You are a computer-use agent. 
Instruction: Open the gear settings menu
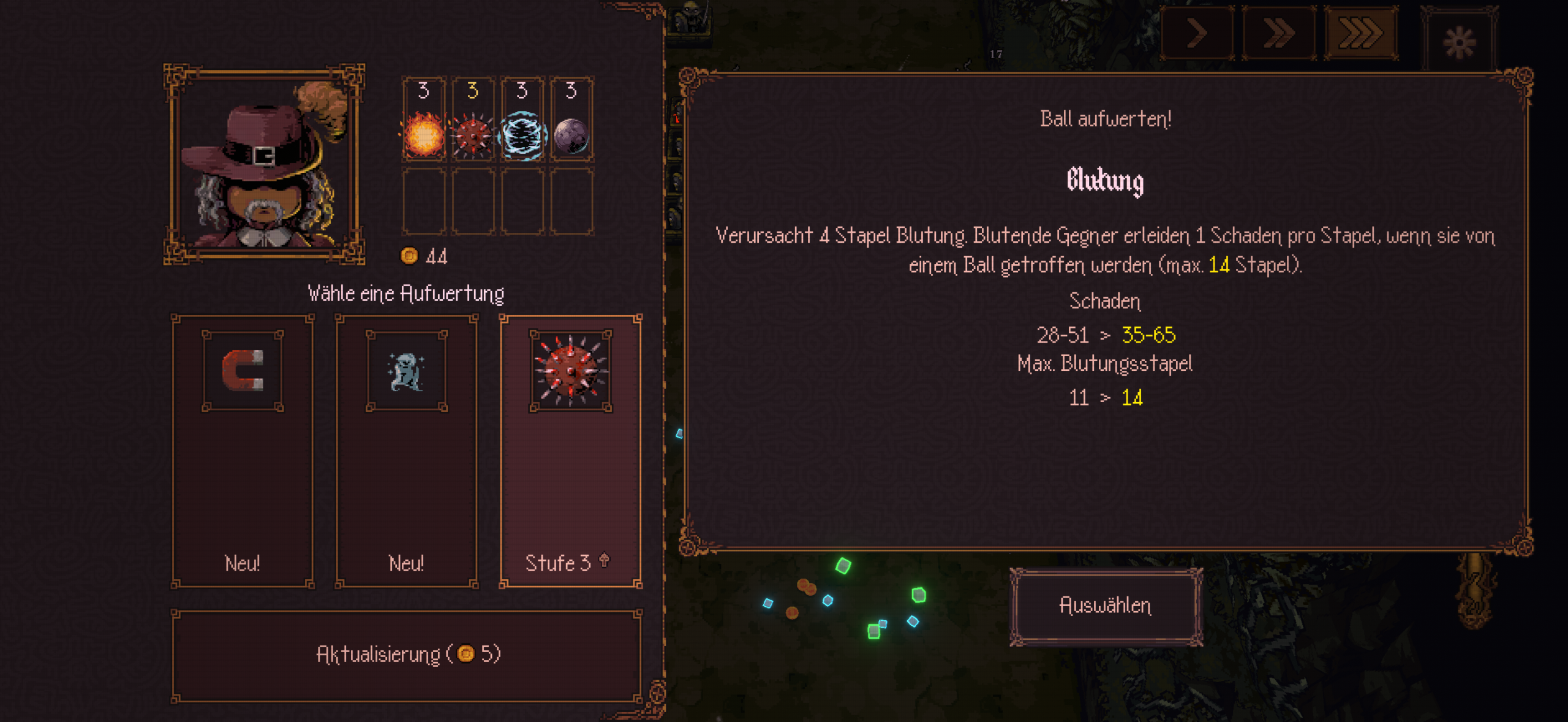[1460, 42]
